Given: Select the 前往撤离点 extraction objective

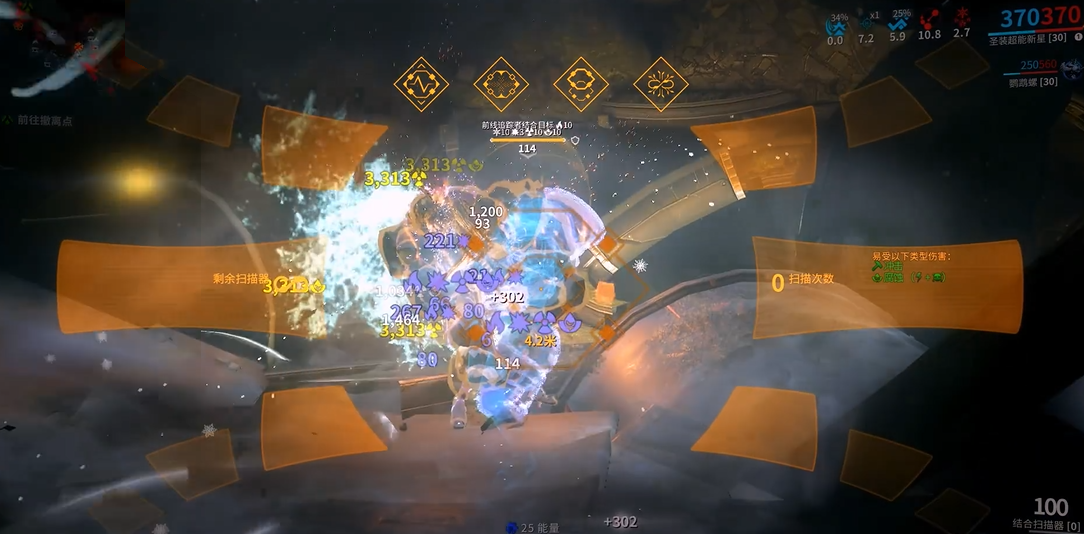Looking at the screenshot, I should (44, 120).
